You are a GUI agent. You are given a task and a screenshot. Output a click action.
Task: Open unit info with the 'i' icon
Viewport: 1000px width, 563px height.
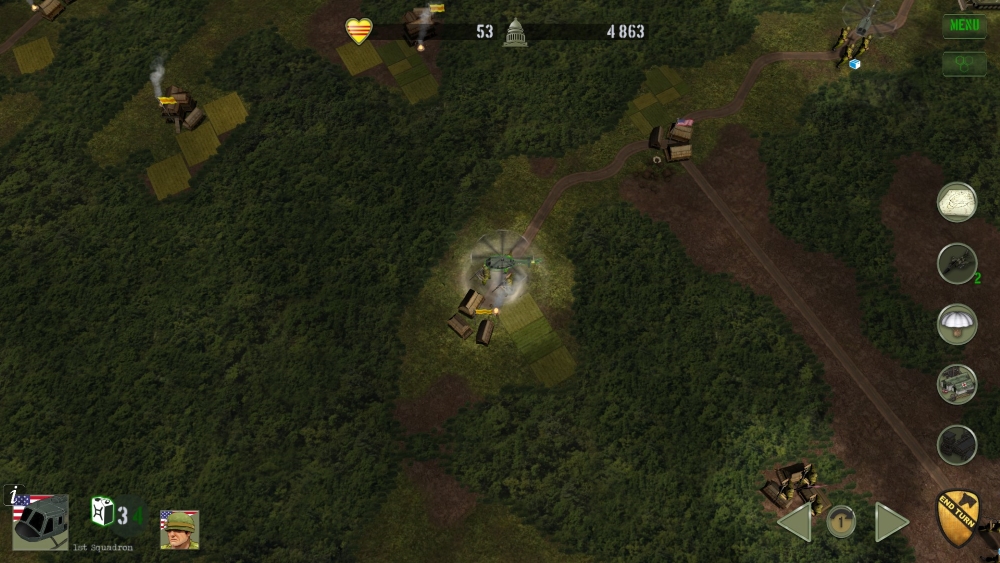(14, 493)
